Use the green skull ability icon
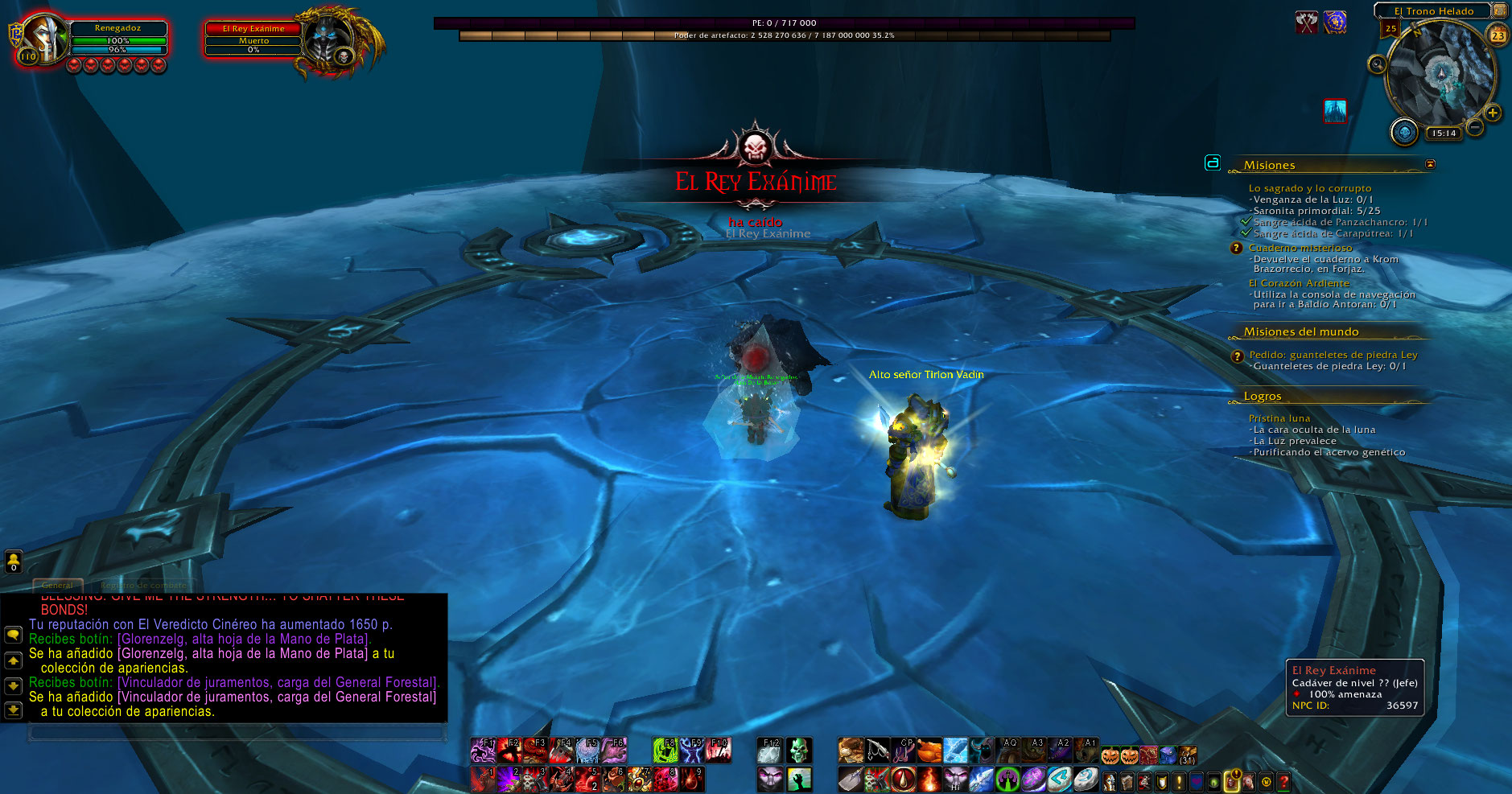Screen dimensions: 1512x794 tap(798, 751)
